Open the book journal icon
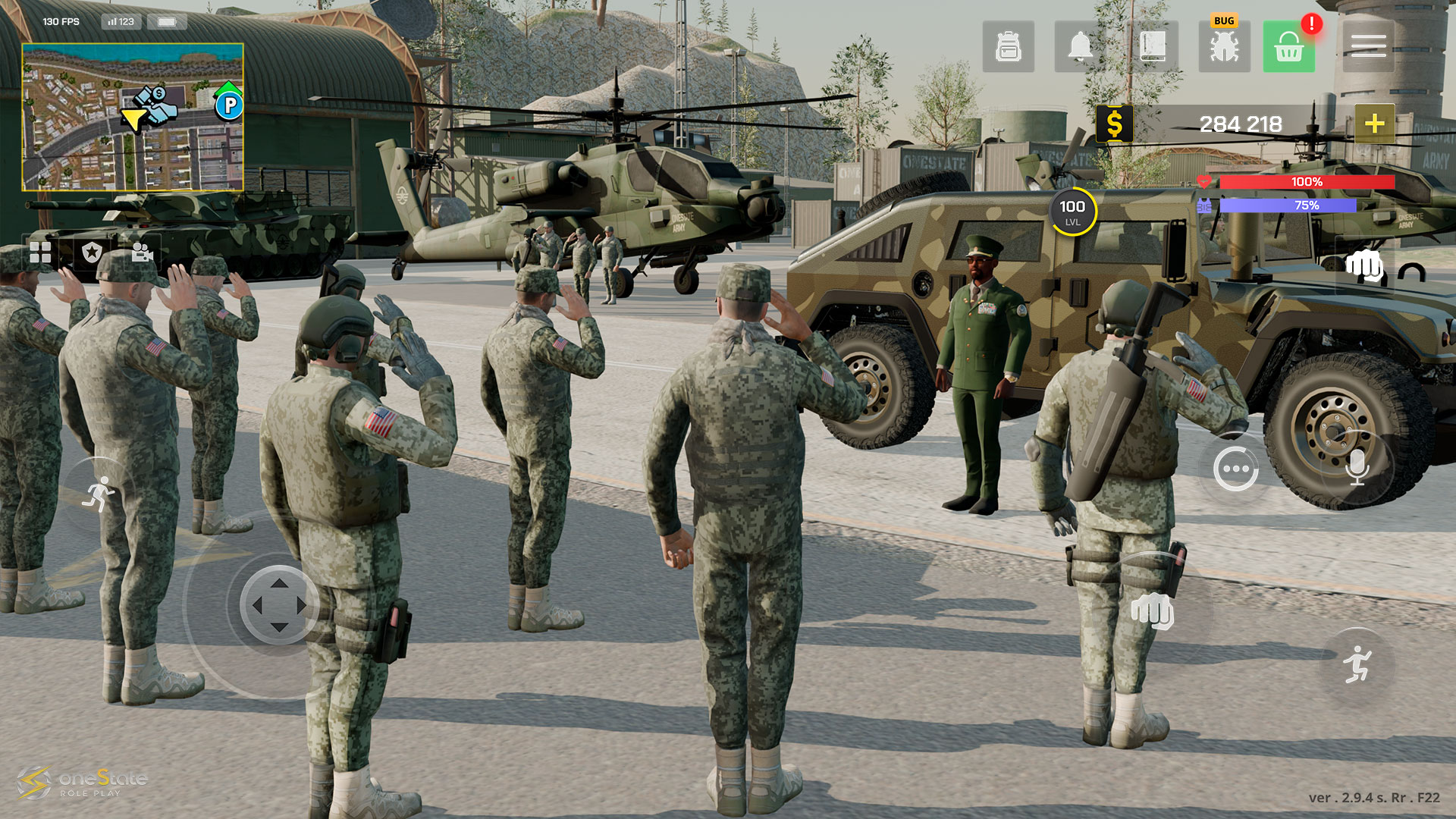The height and width of the screenshot is (819, 1456). pyautogui.click(x=1152, y=47)
